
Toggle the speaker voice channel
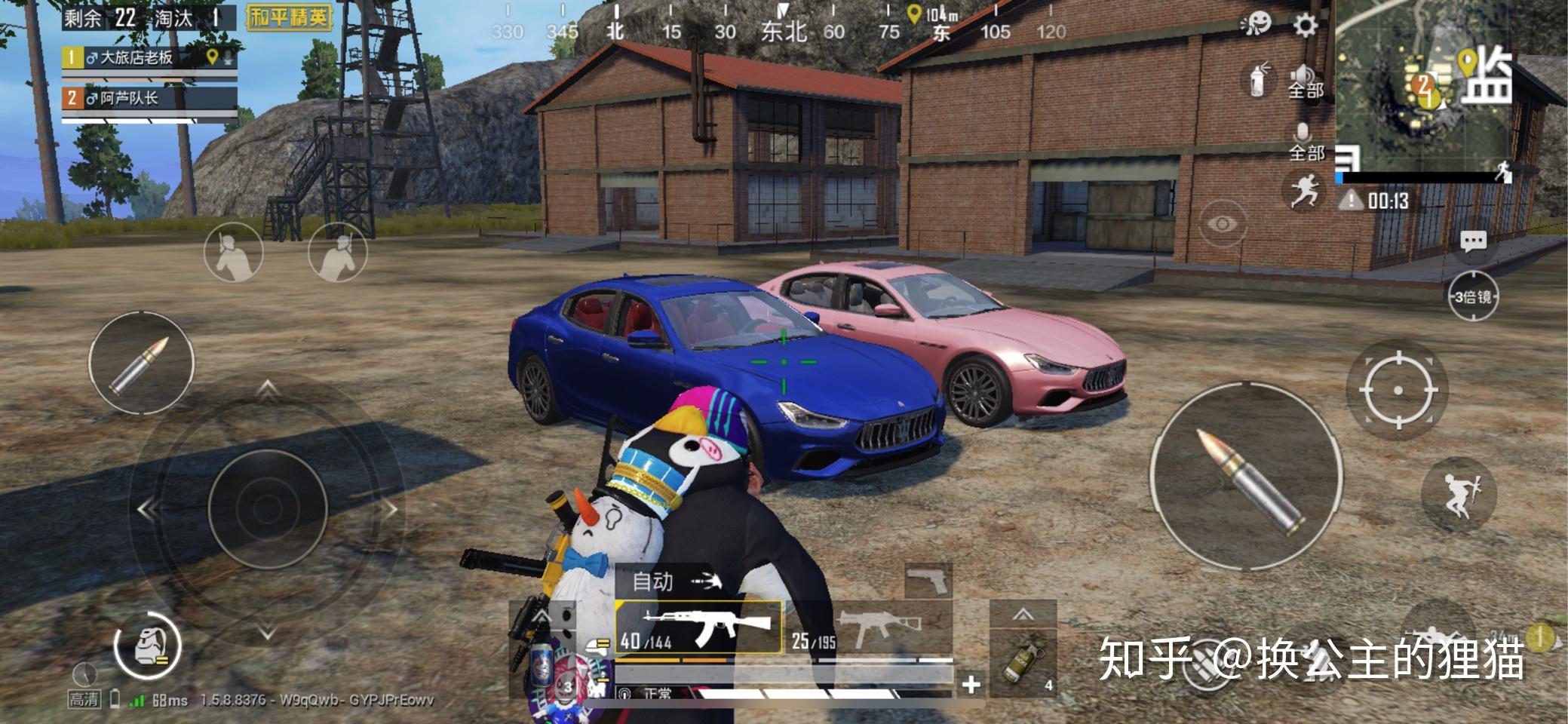click(x=1305, y=81)
